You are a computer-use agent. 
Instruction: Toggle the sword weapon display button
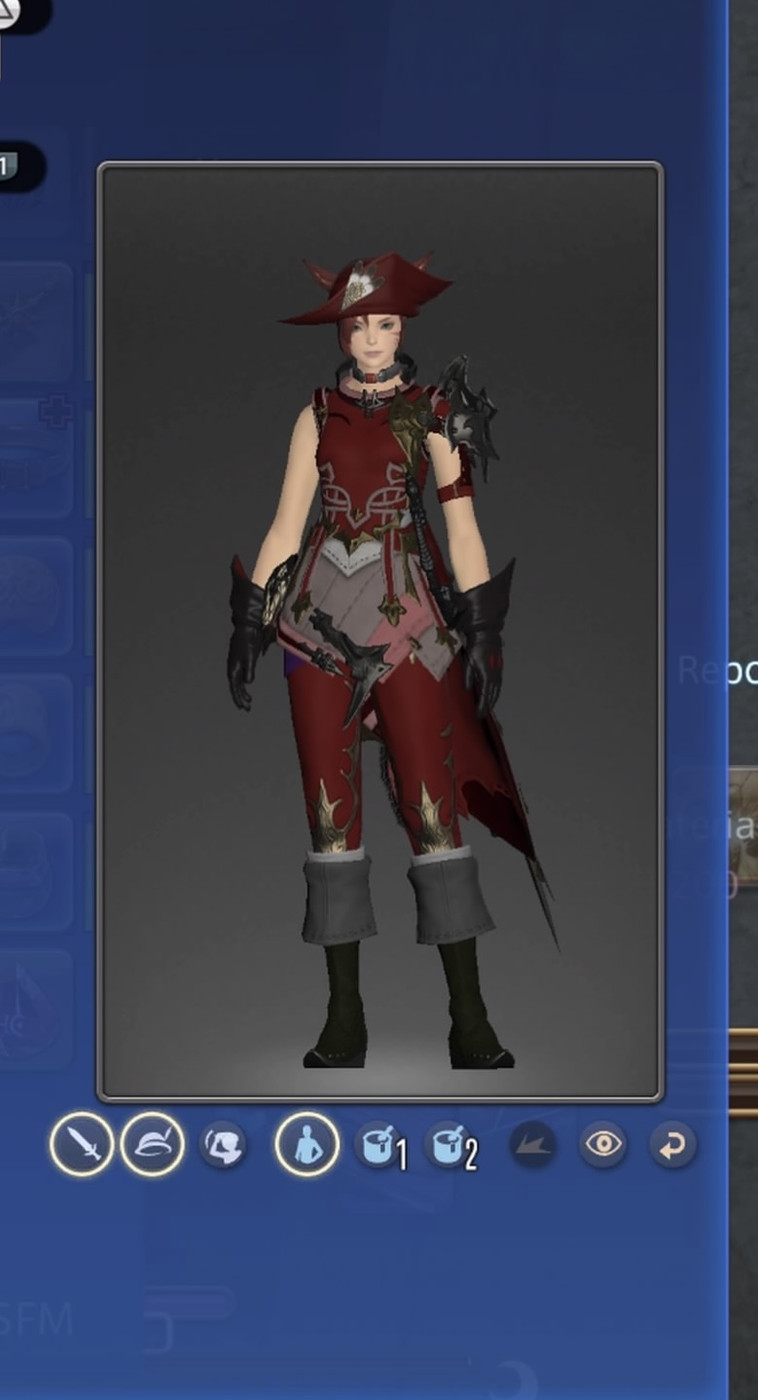pyautogui.click(x=81, y=1144)
